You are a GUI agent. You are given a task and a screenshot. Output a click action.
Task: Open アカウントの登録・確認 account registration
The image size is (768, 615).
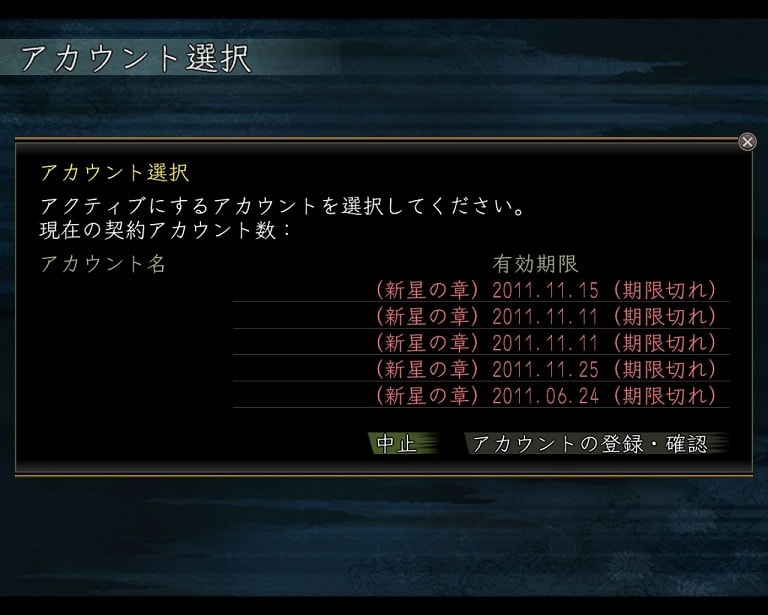point(590,444)
